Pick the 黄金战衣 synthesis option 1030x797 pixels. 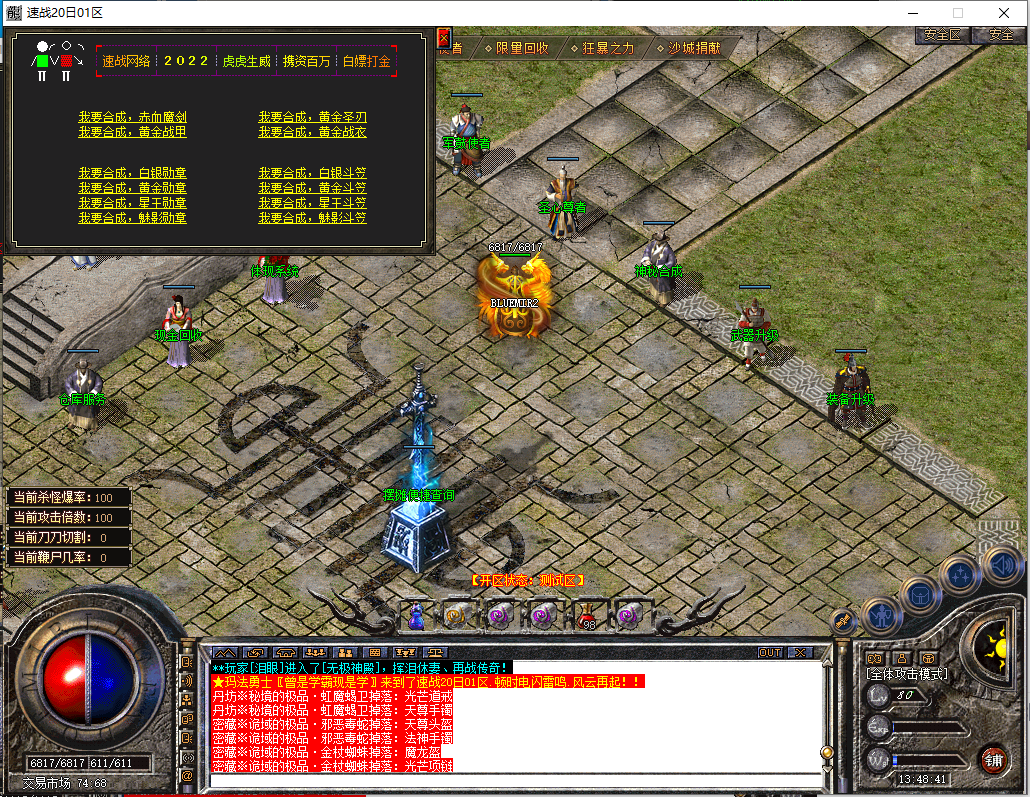(x=312, y=132)
